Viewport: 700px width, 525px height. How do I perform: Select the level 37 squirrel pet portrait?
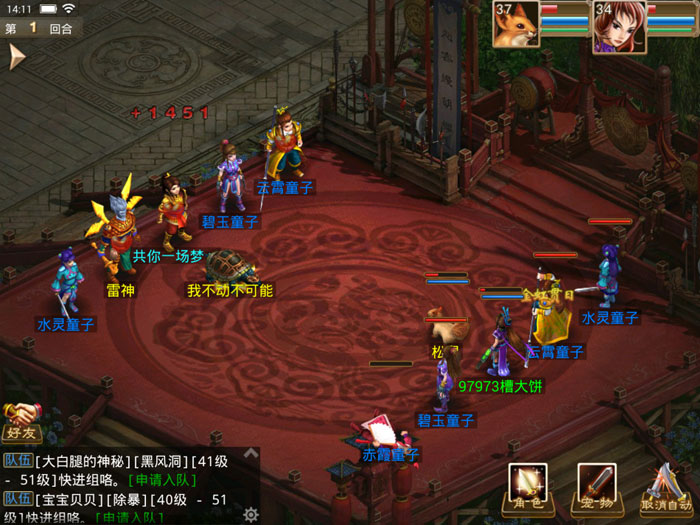[x=516, y=25]
